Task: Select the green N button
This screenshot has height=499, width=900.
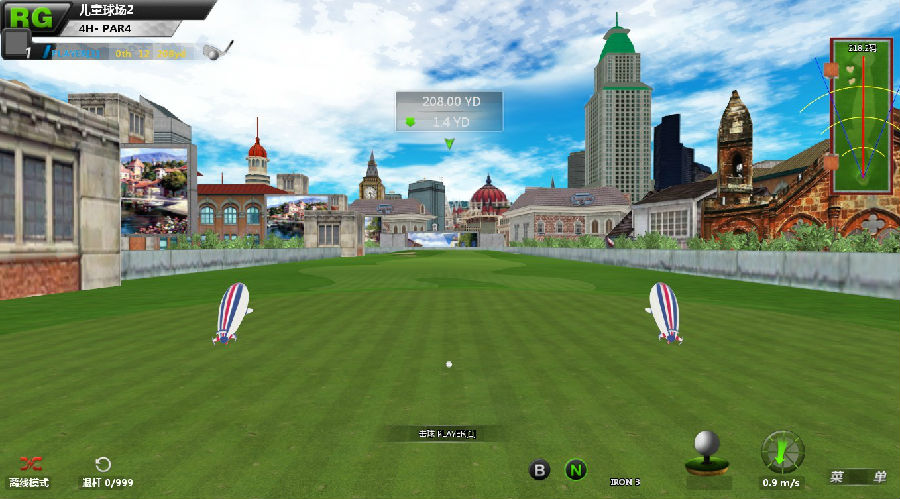Action: 575,469
